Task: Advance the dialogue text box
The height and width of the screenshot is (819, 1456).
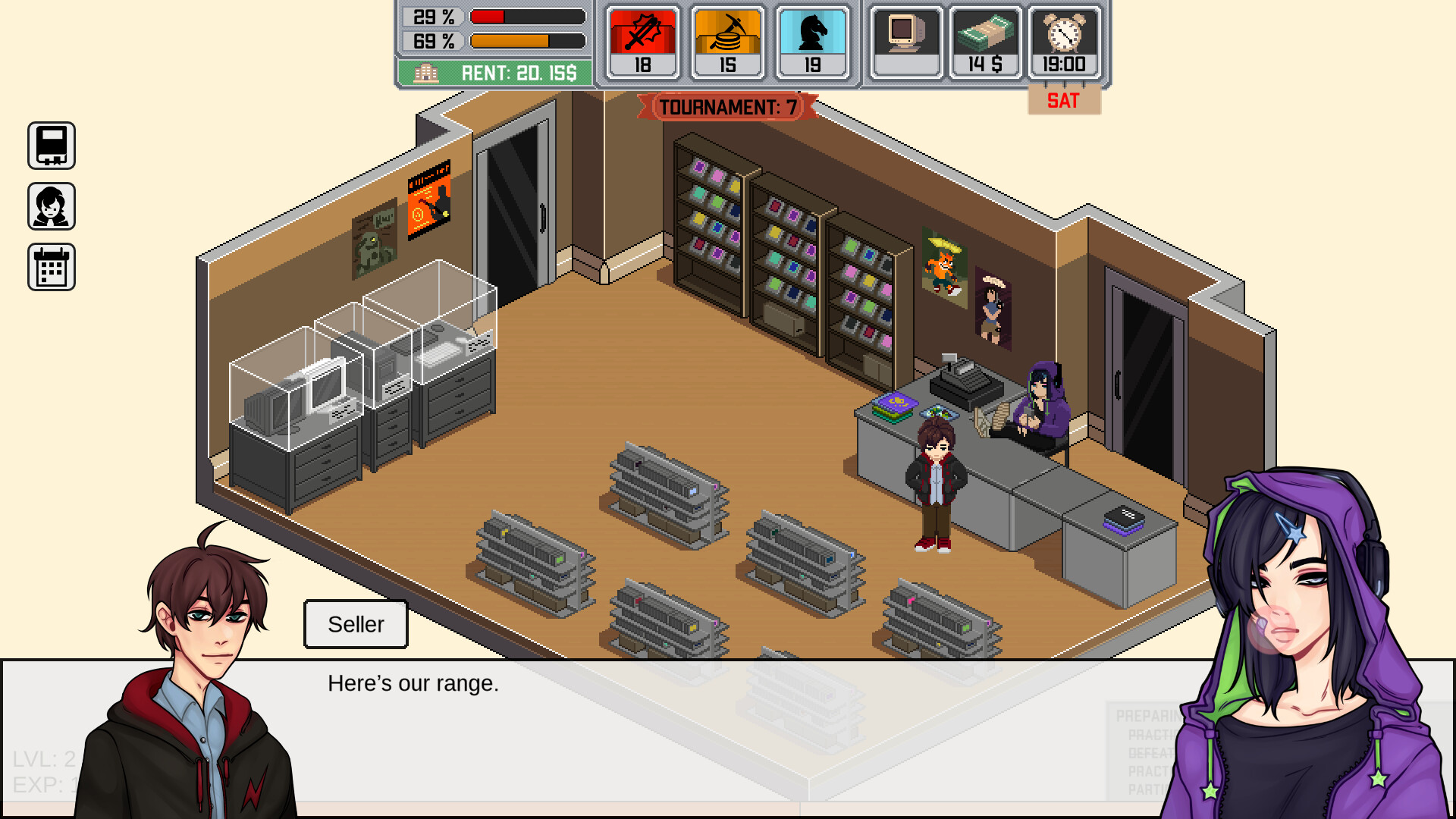Action: click(x=728, y=736)
